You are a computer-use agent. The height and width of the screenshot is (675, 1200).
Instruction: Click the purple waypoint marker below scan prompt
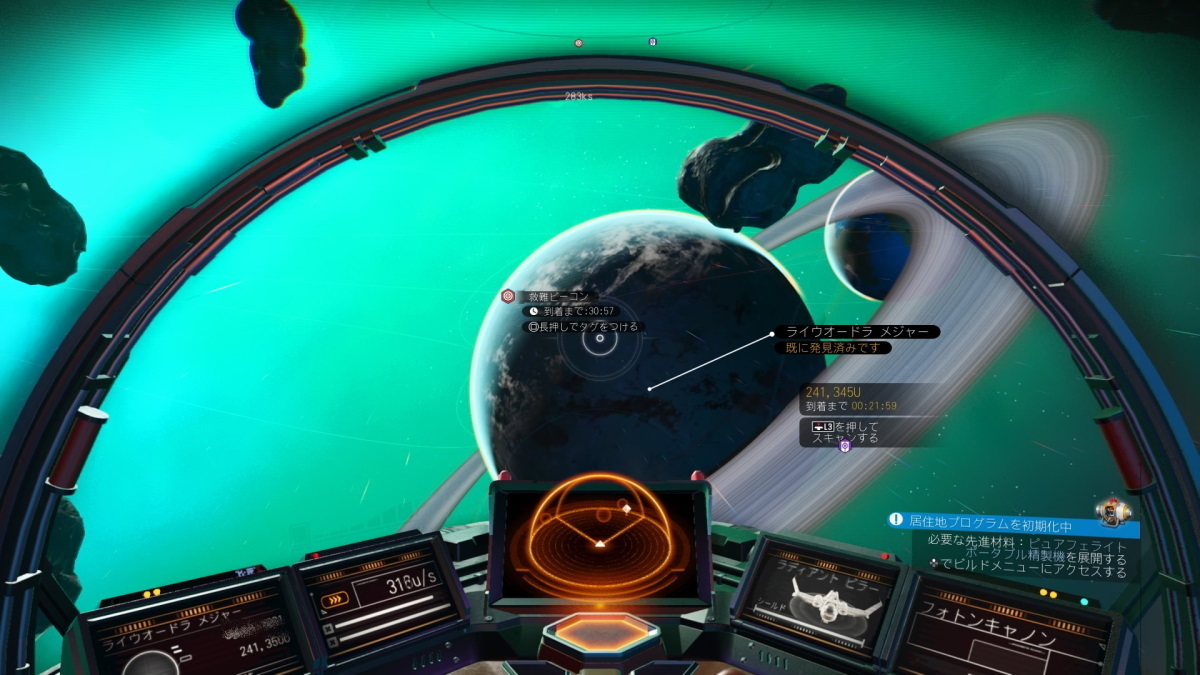pos(844,446)
